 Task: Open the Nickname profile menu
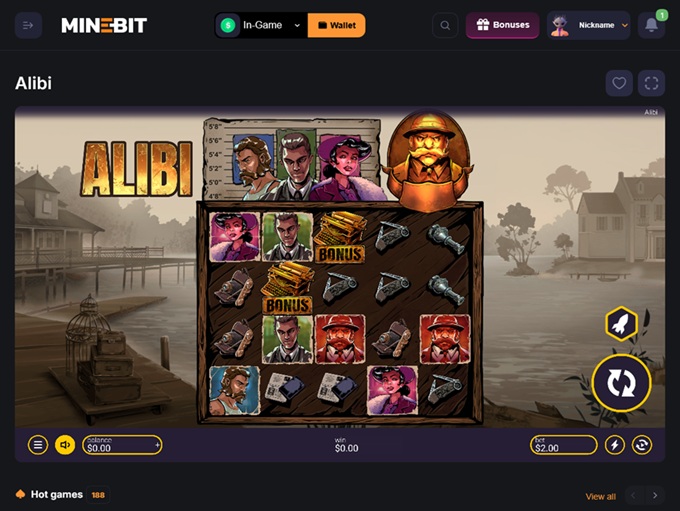(x=588, y=25)
